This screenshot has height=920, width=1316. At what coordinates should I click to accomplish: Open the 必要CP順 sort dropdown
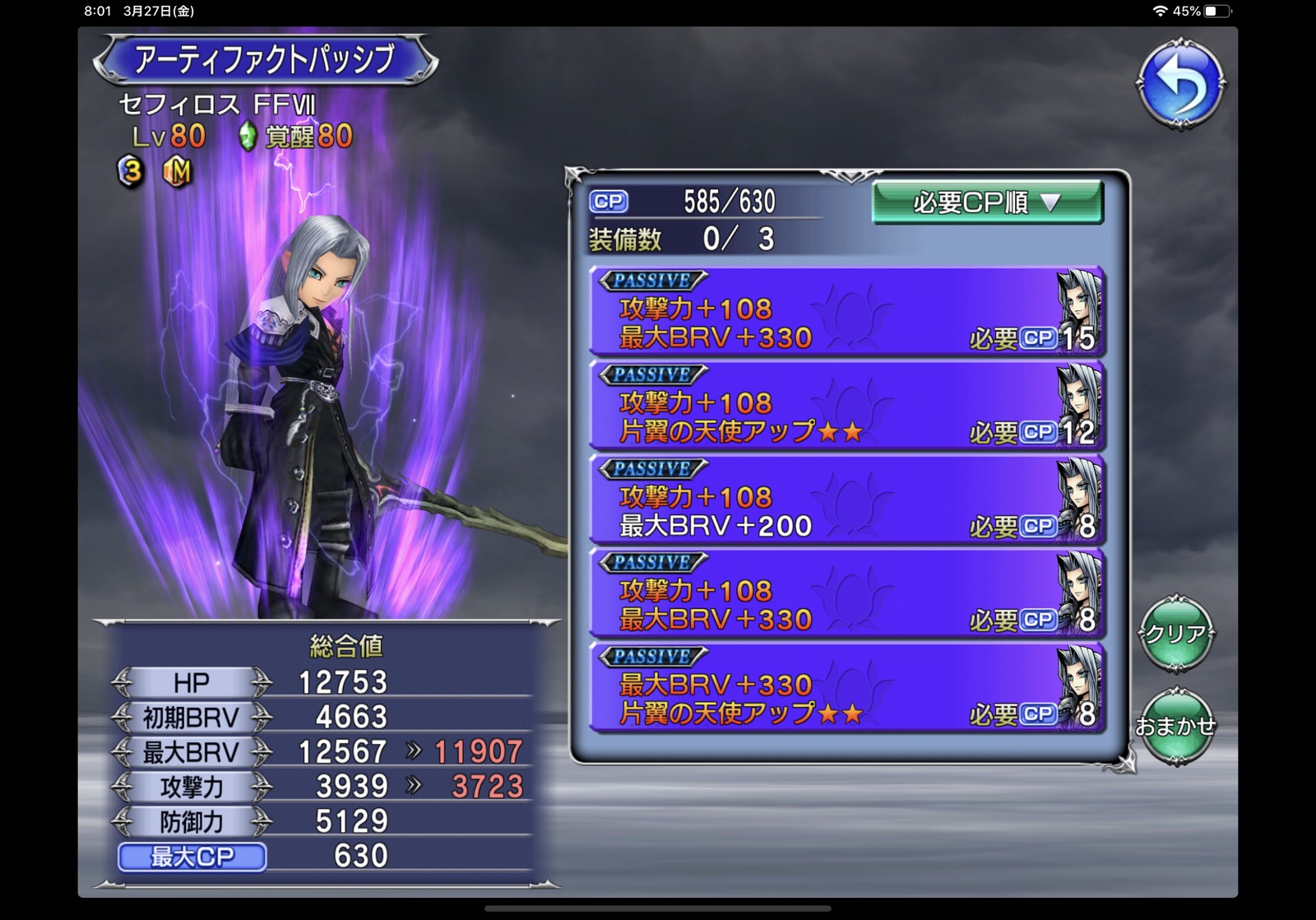(x=986, y=202)
